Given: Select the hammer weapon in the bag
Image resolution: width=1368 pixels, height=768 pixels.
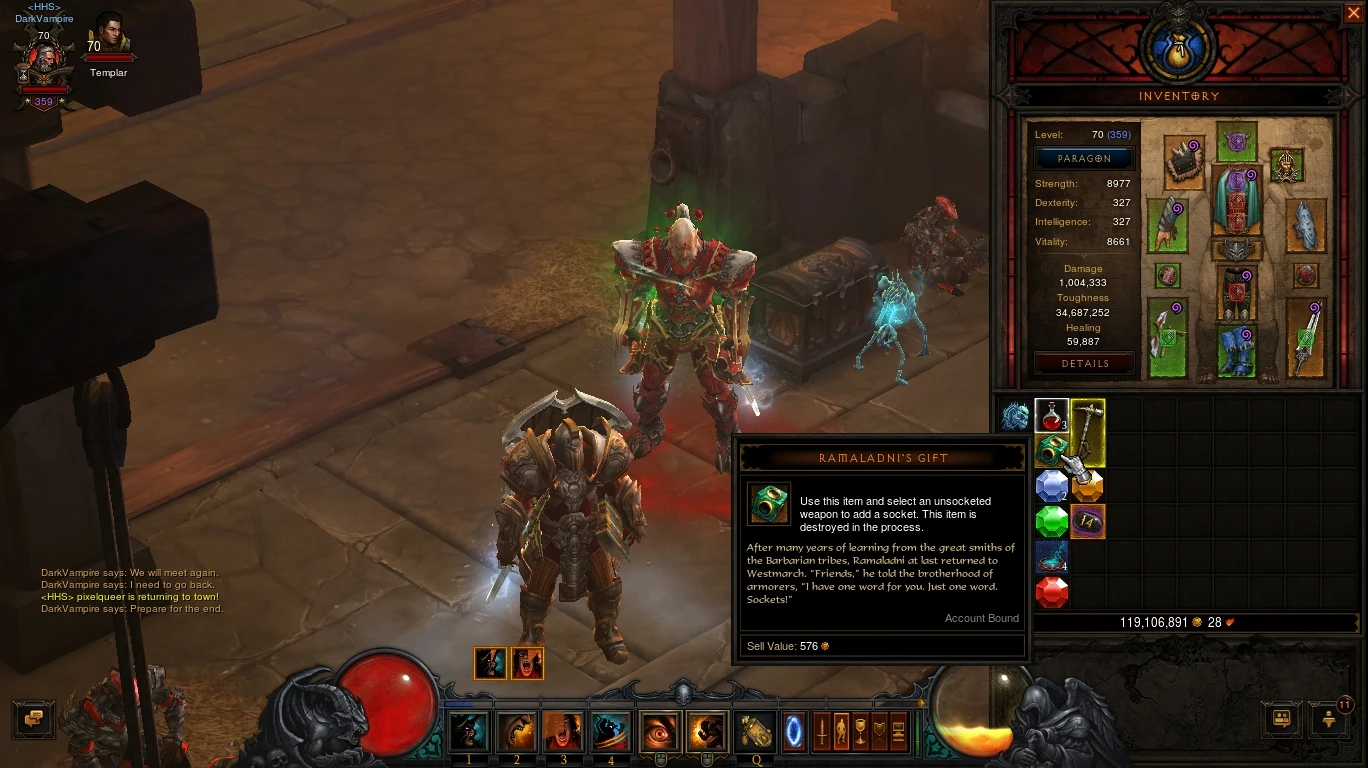Looking at the screenshot, I should (1088, 433).
